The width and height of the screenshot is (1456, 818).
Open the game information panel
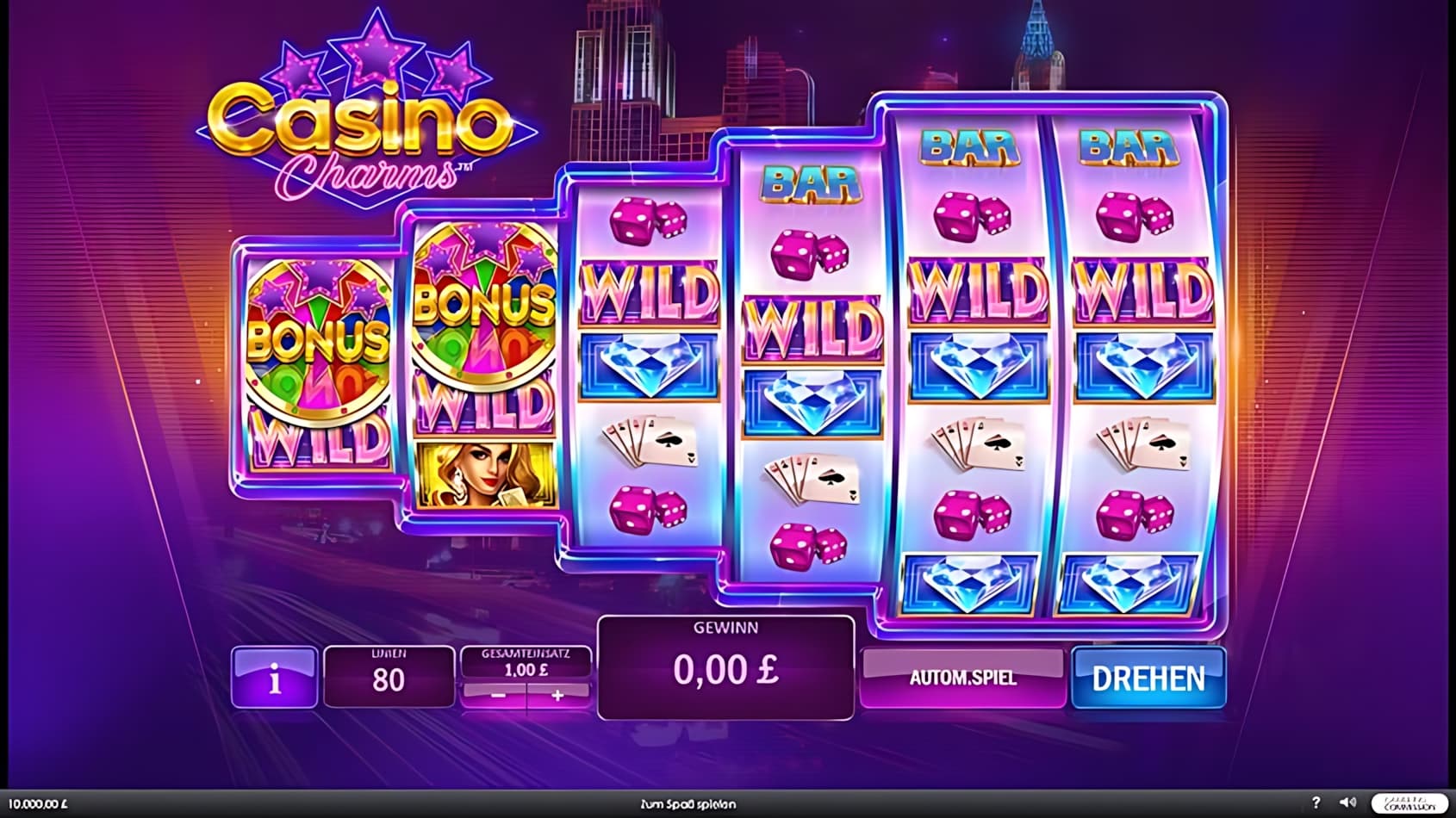pyautogui.click(x=274, y=679)
